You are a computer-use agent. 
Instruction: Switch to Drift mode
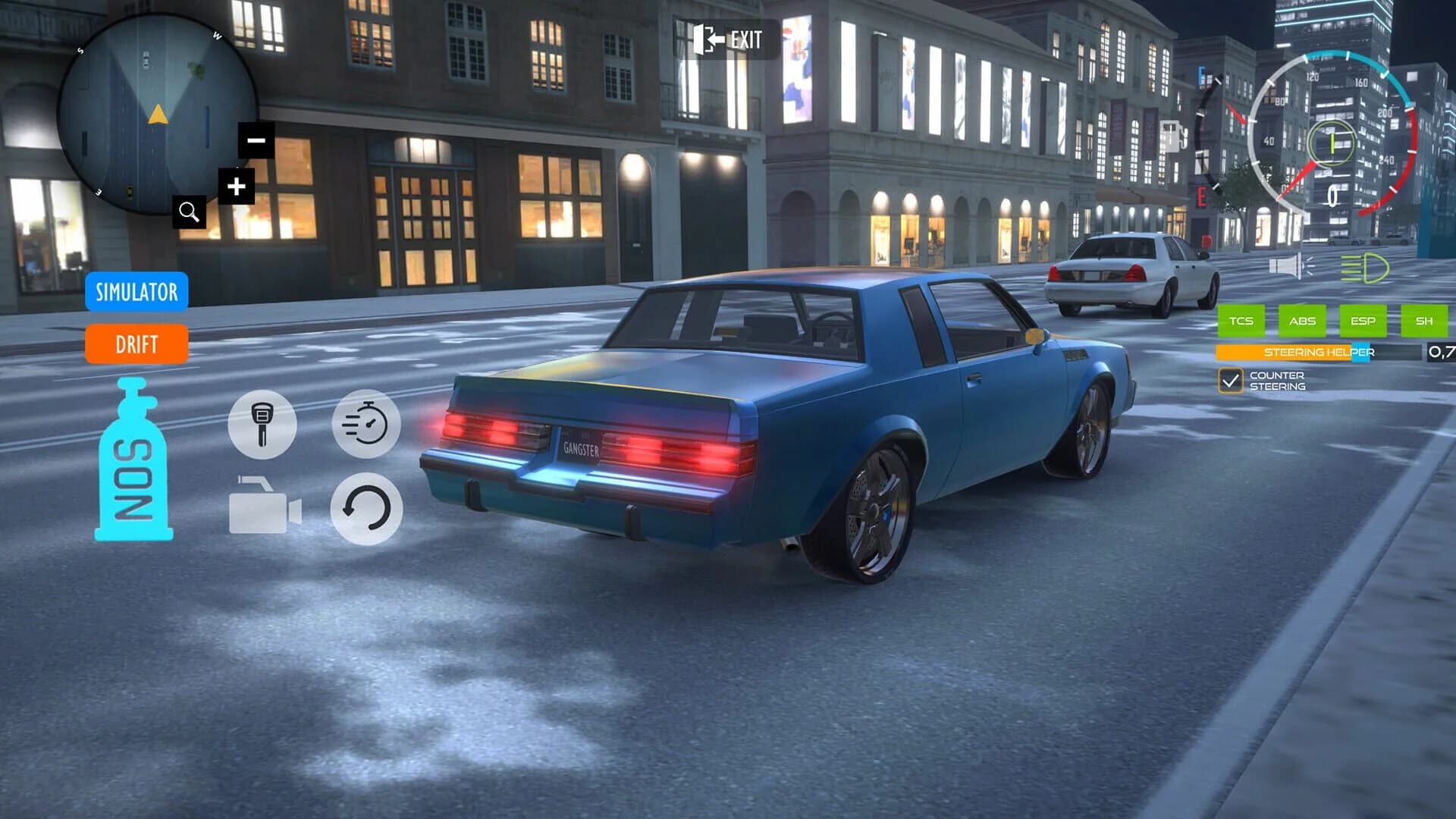click(136, 344)
